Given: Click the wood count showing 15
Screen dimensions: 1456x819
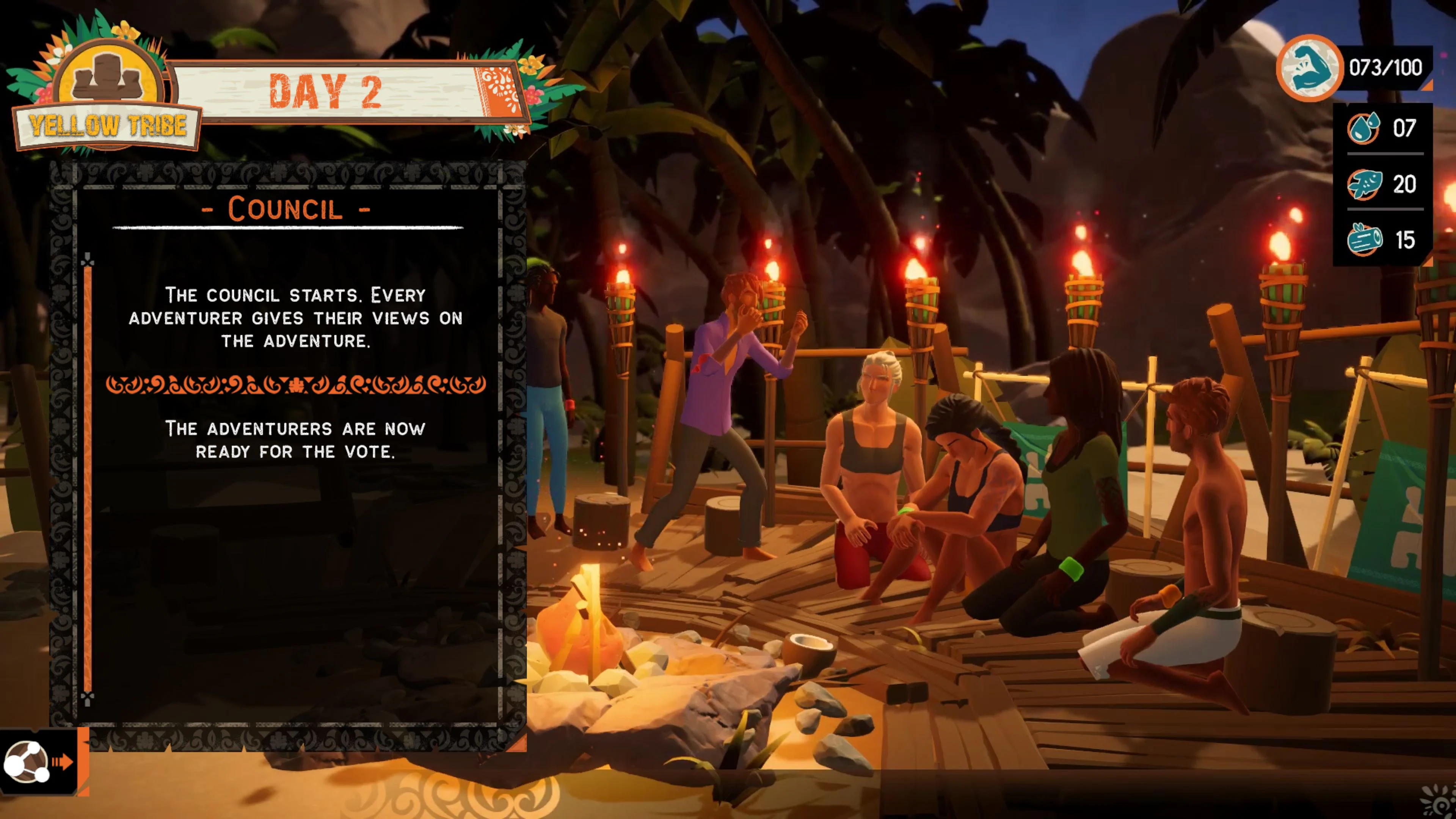Looking at the screenshot, I should [1406, 240].
